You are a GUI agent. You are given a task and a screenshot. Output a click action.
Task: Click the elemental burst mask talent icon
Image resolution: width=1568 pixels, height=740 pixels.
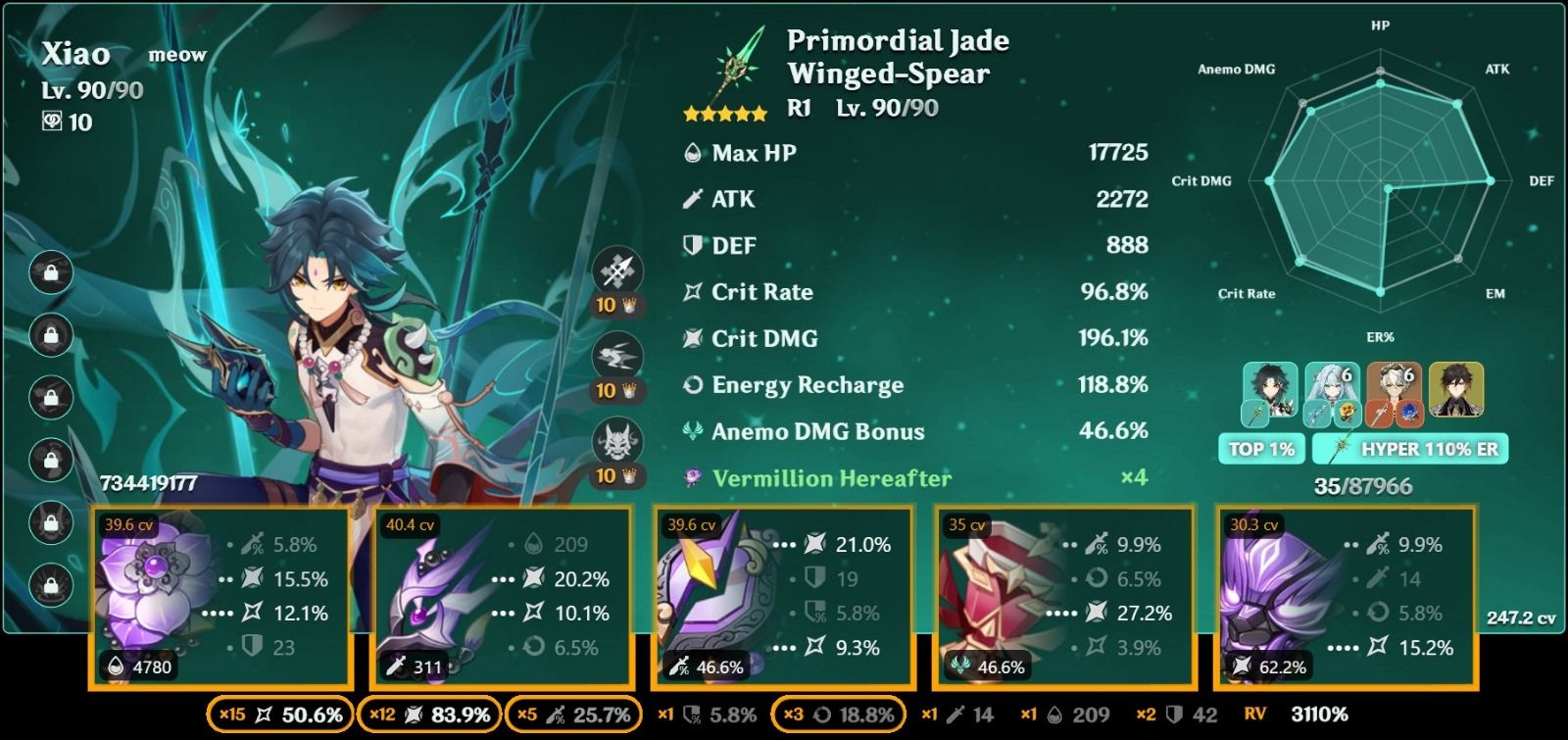click(x=616, y=440)
